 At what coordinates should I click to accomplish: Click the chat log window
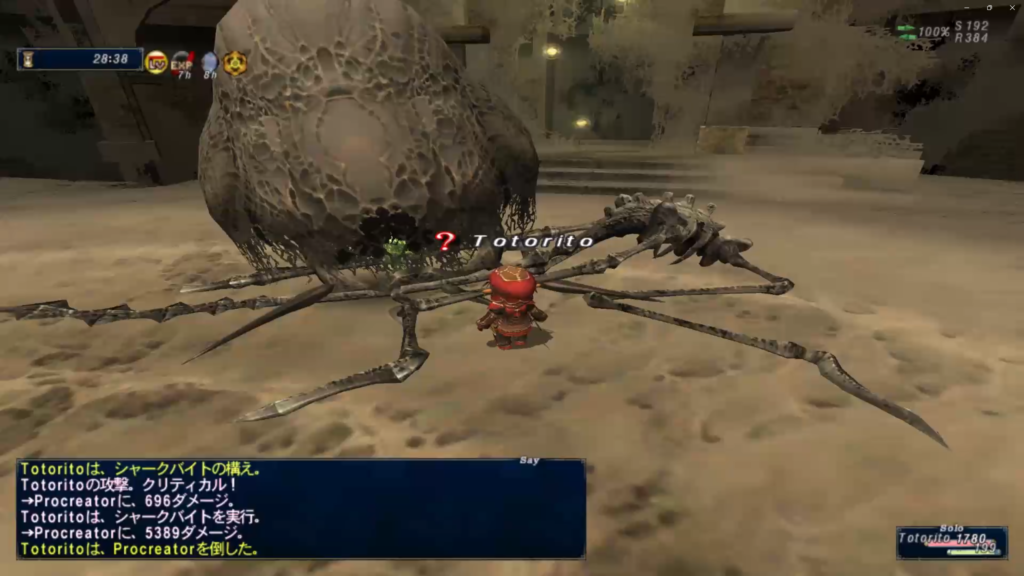[300, 508]
